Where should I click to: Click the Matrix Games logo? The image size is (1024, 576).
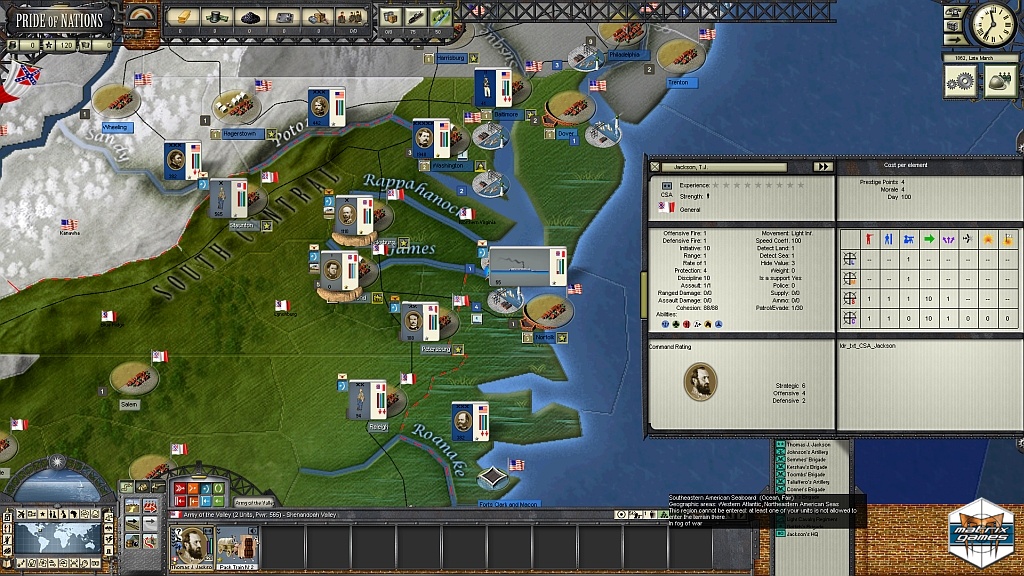tap(980, 528)
